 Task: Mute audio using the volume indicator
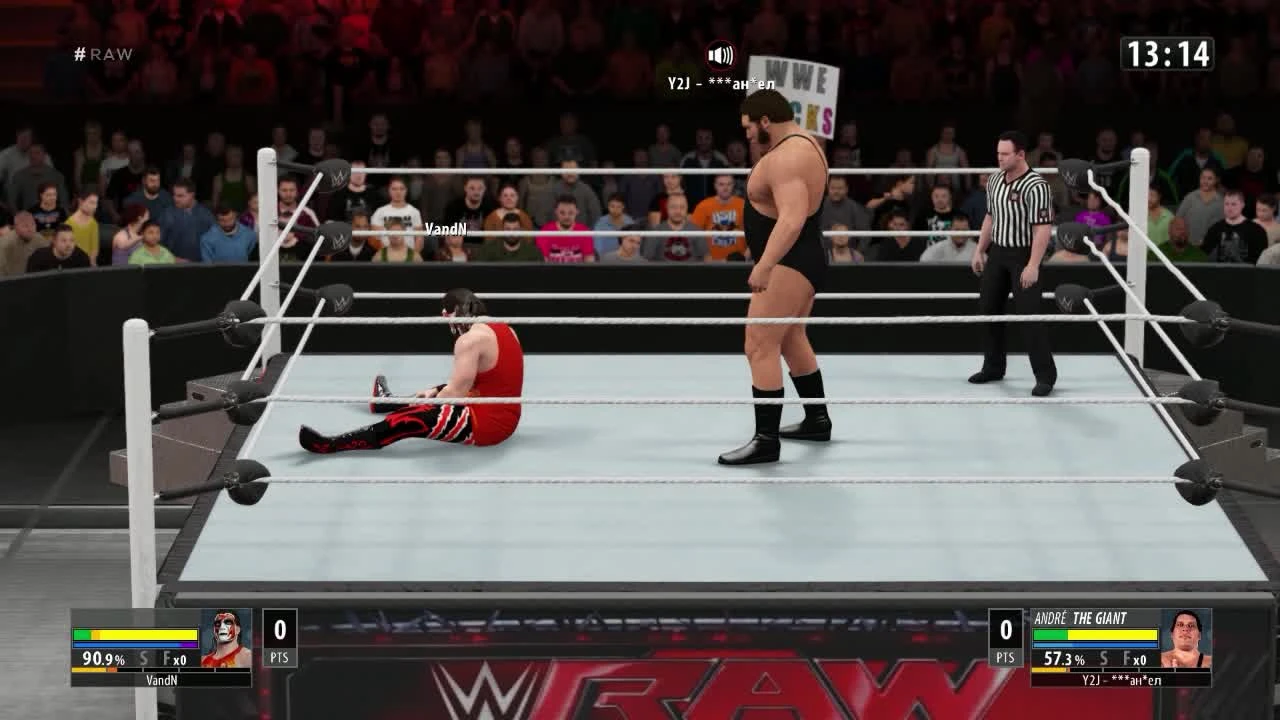pos(722,55)
